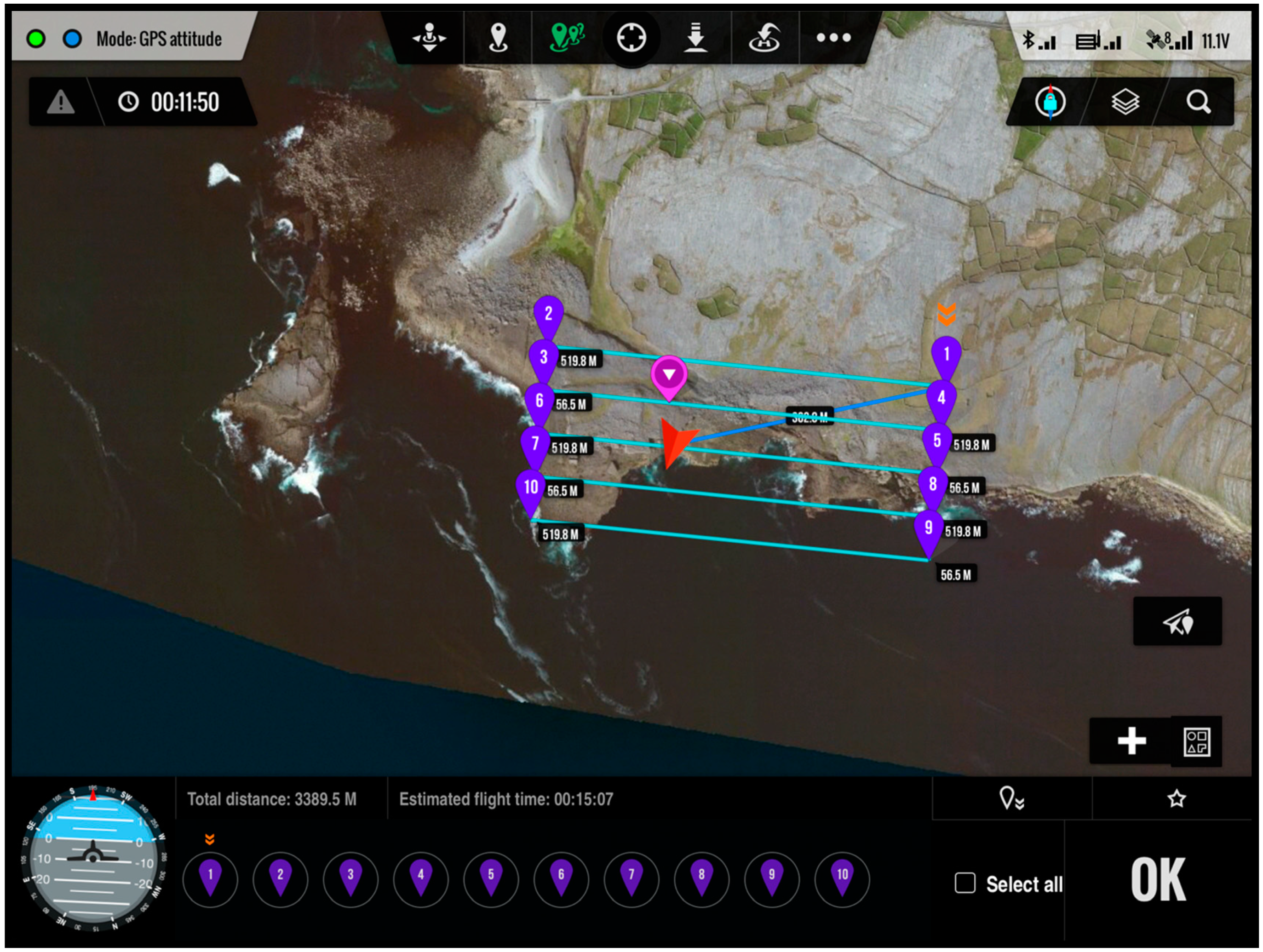This screenshot has width=1263, height=952.
Task: Activate the landing arrow toolbar icon
Action: [695, 38]
